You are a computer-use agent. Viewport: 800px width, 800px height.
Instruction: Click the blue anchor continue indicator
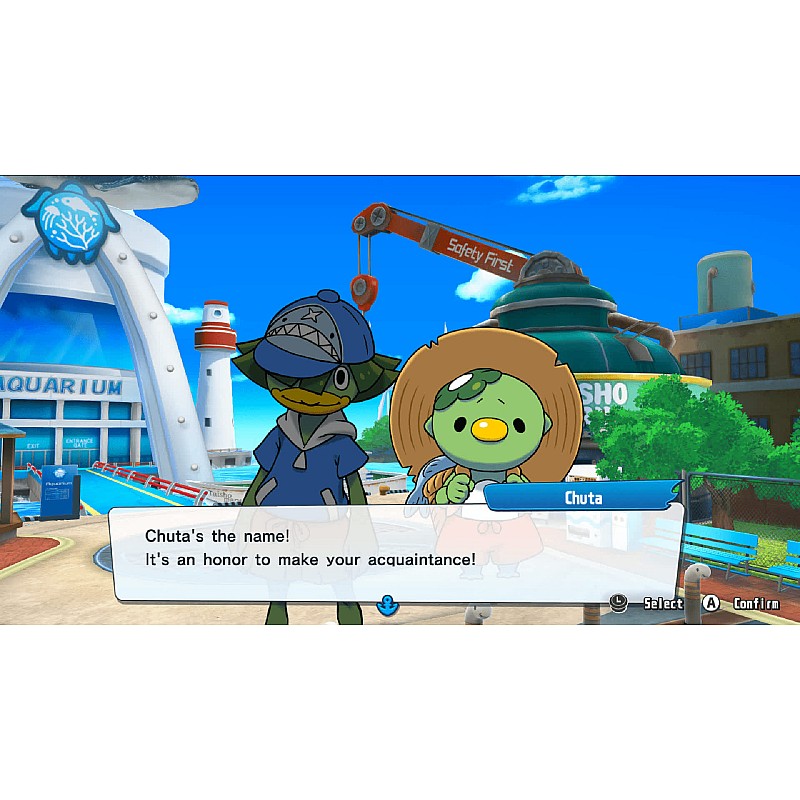[x=387, y=604]
